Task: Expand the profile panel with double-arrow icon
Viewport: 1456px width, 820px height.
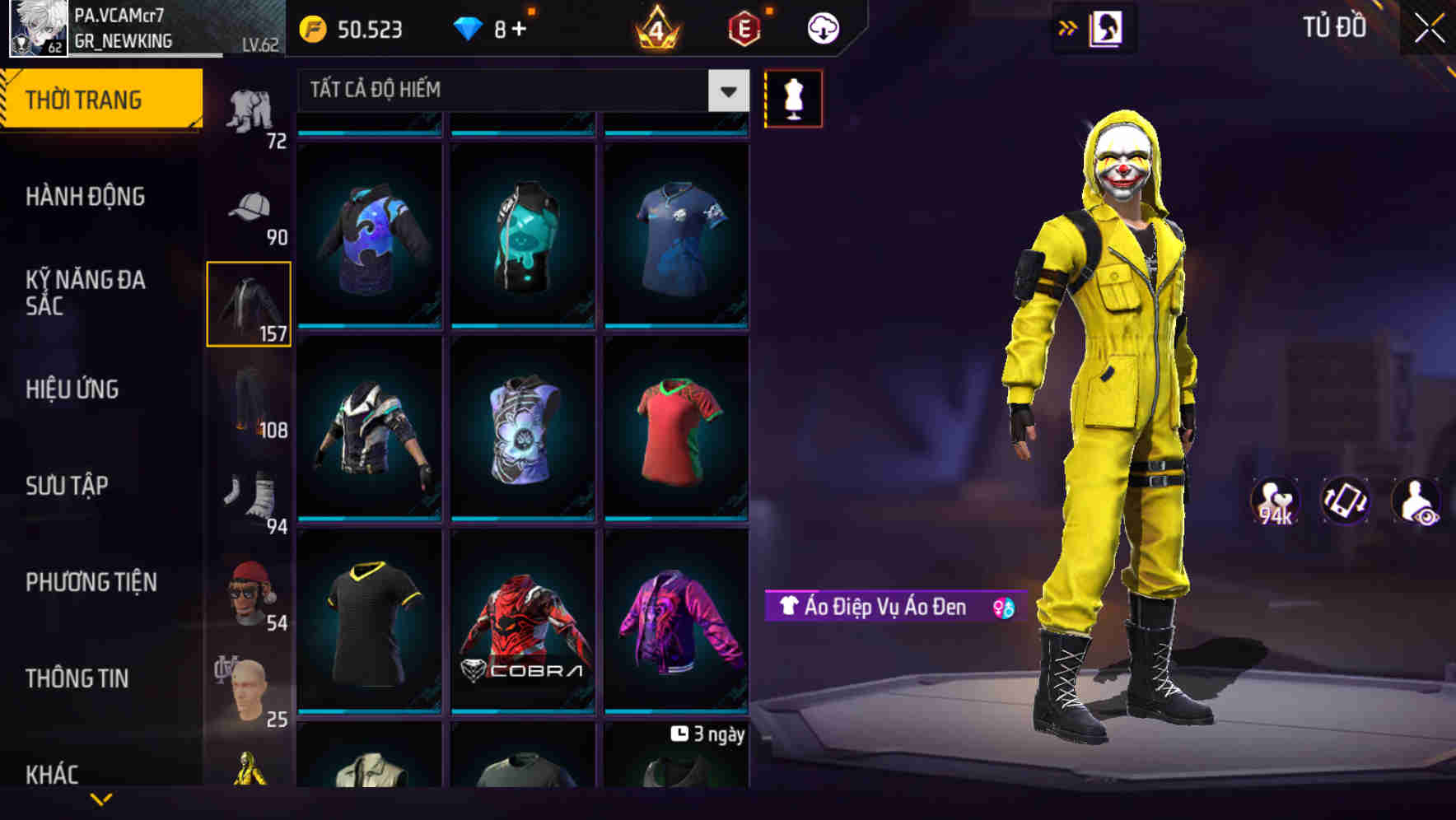Action: click(1068, 26)
